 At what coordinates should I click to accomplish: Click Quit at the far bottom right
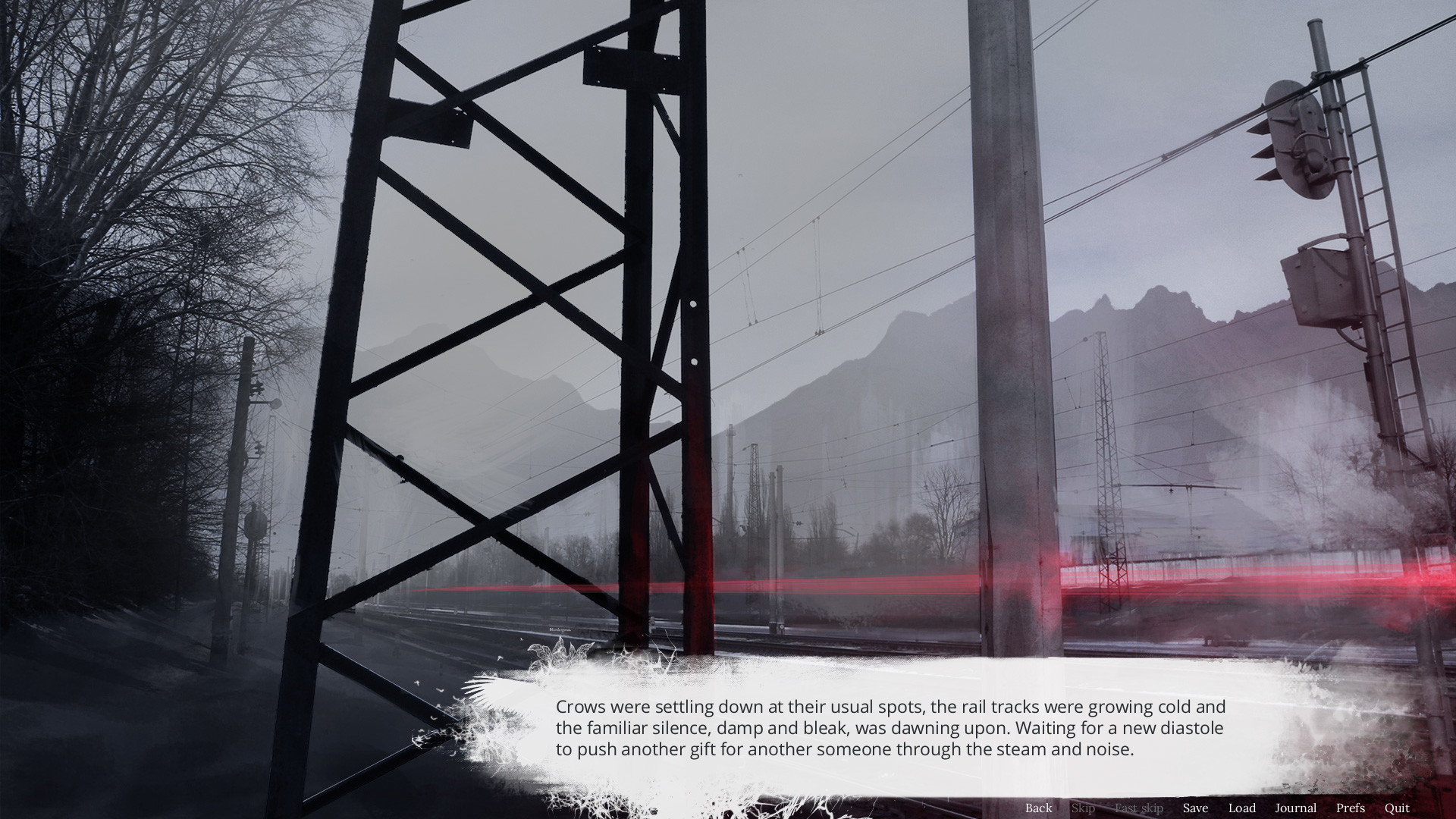tap(1397, 808)
